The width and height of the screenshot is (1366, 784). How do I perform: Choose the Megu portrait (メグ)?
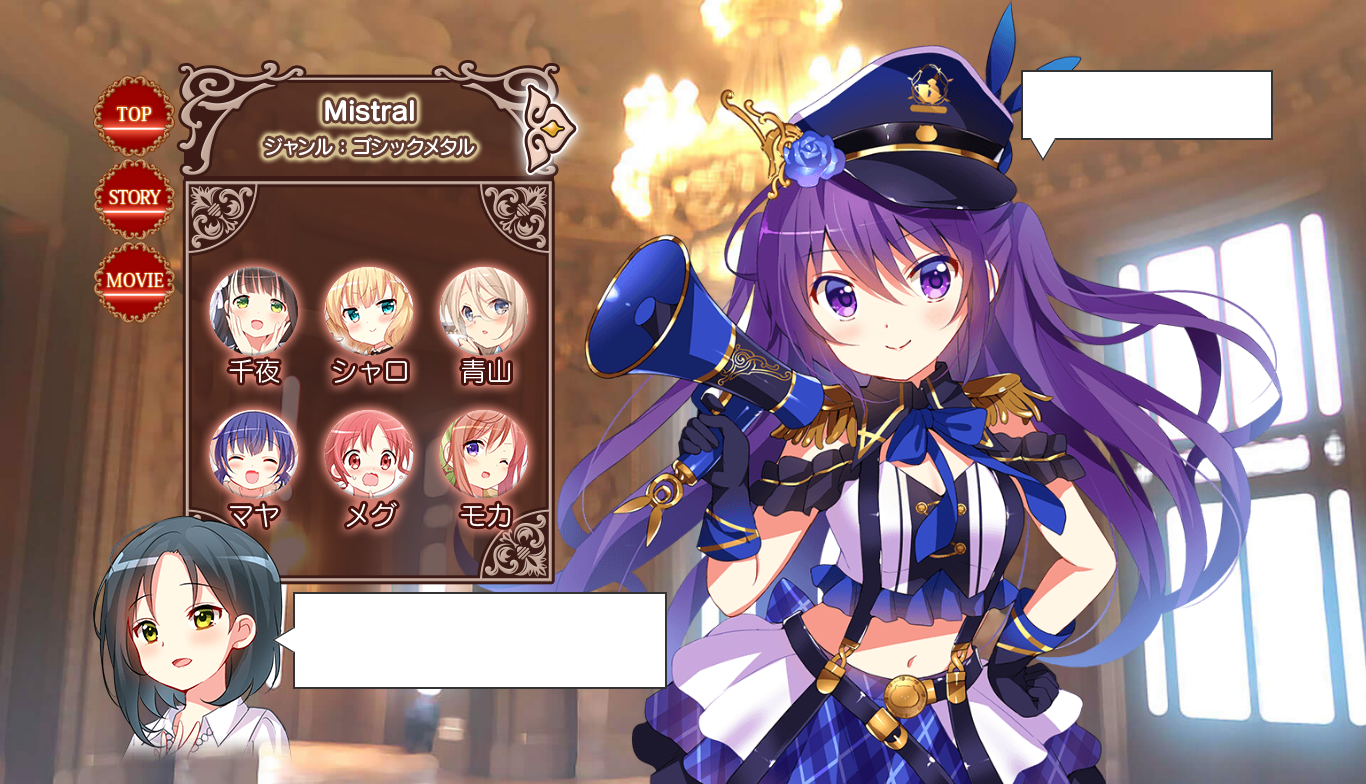click(x=369, y=453)
